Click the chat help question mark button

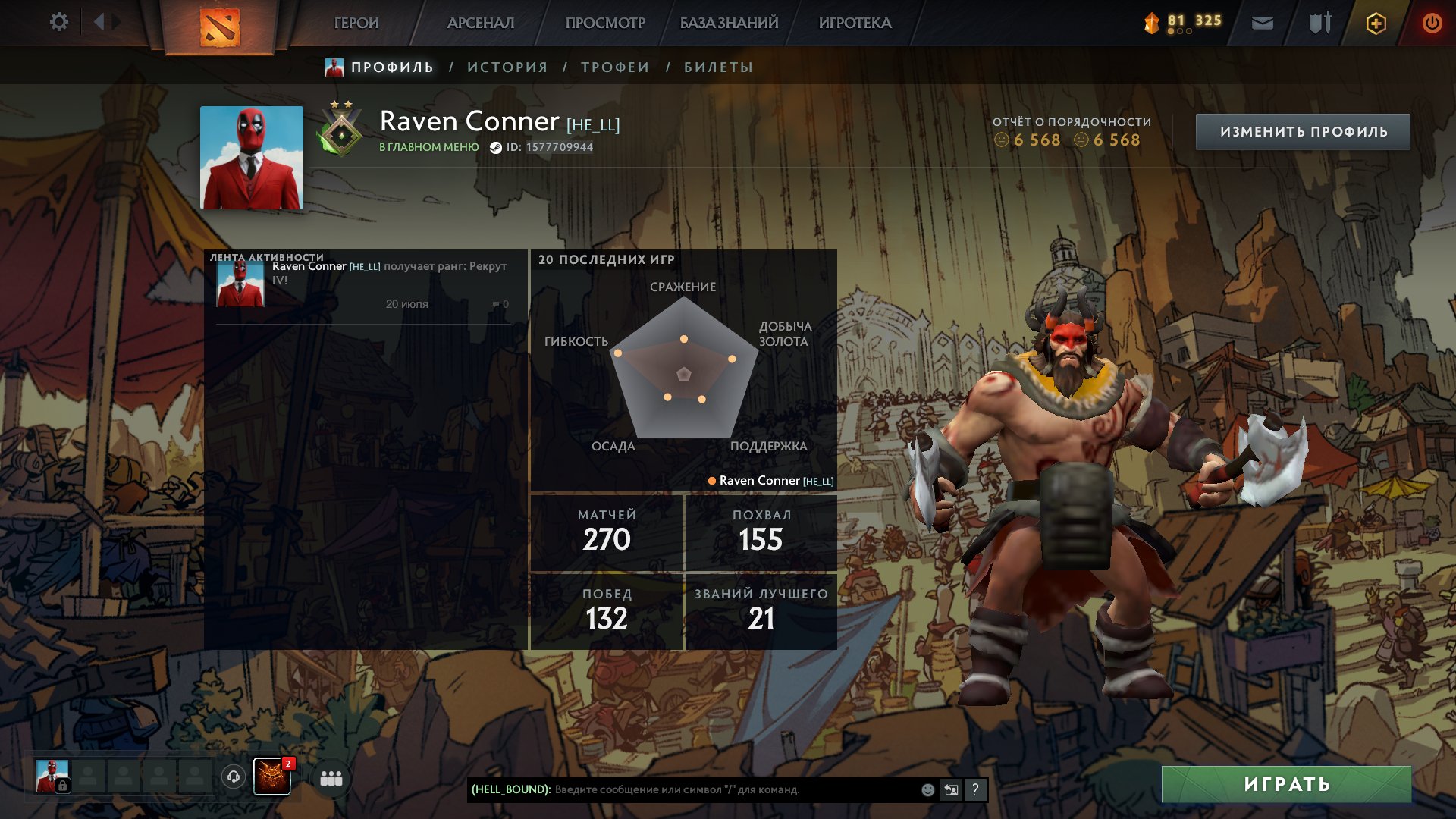point(975,789)
